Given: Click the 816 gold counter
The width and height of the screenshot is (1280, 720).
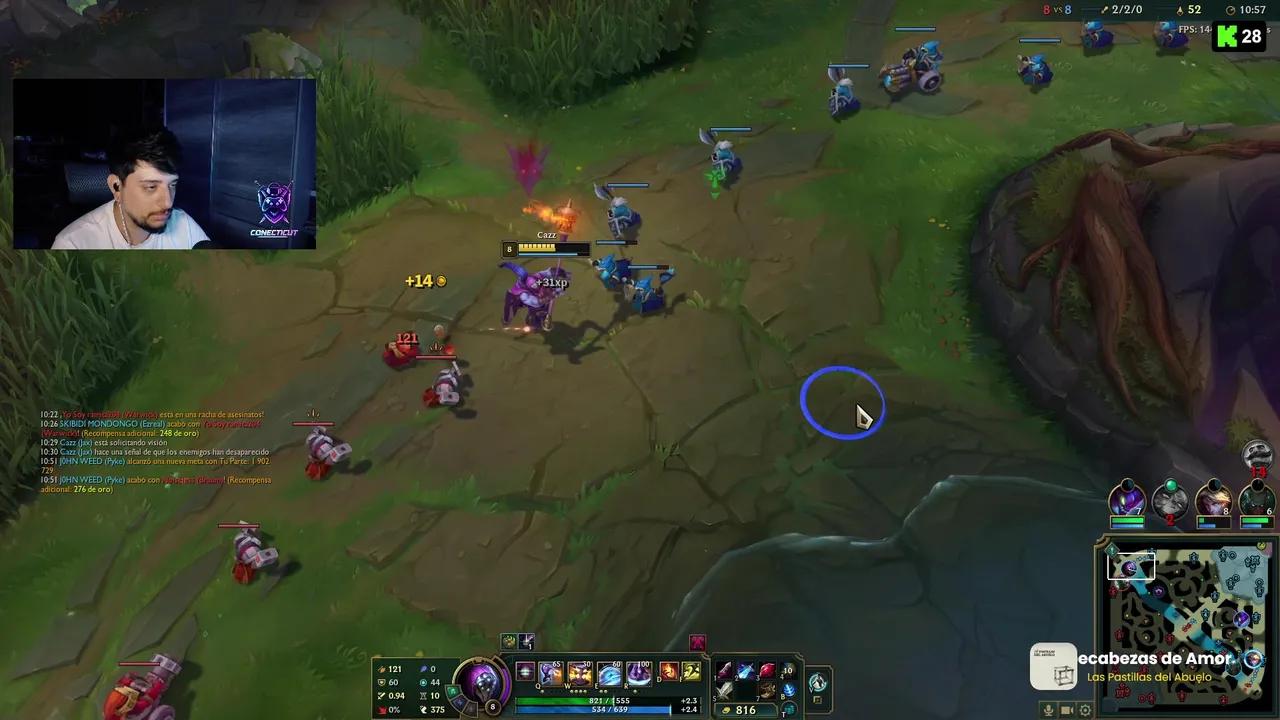Looking at the screenshot, I should (745, 710).
